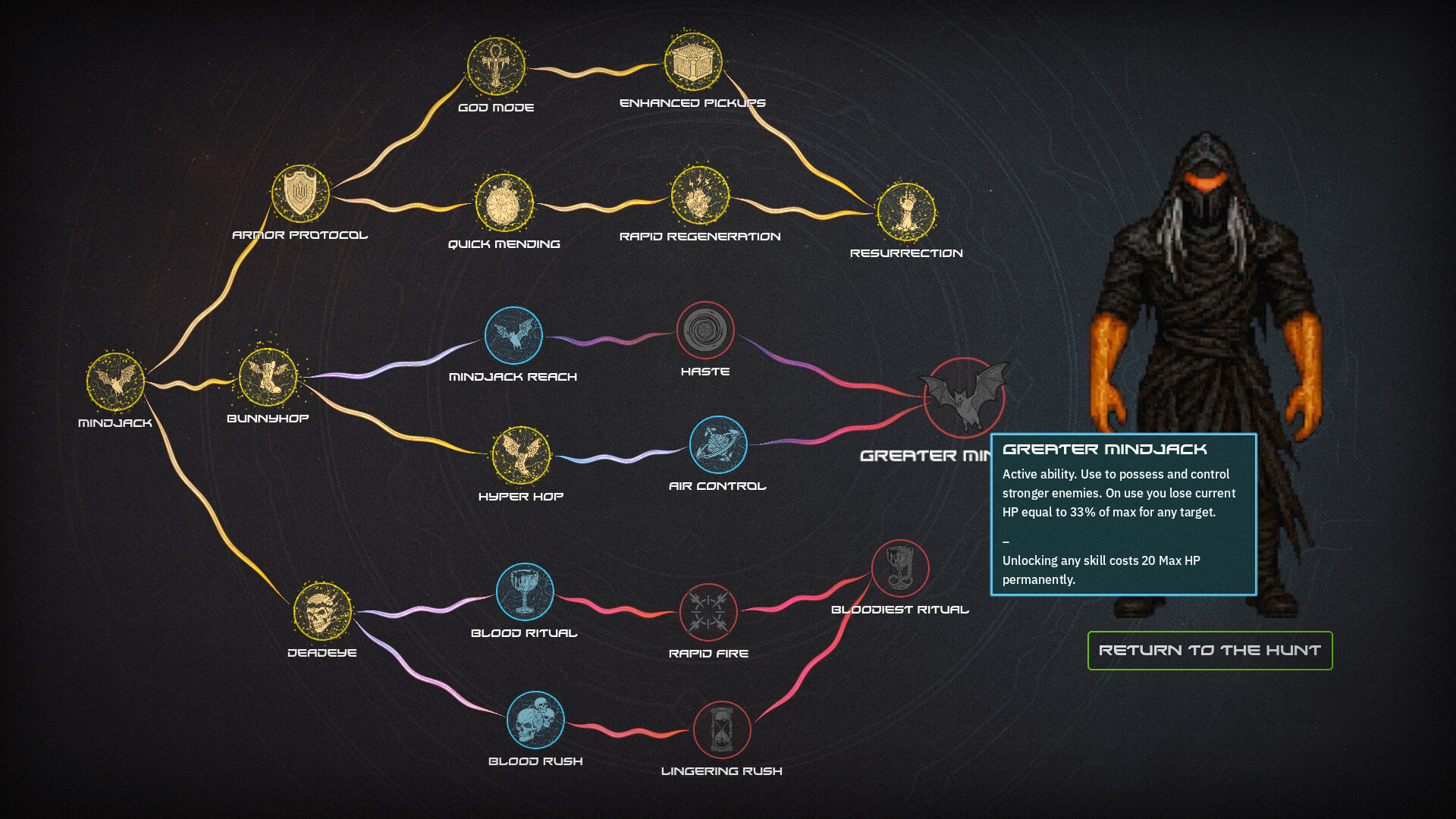Open the Hyper Hop winged skill

click(x=522, y=456)
